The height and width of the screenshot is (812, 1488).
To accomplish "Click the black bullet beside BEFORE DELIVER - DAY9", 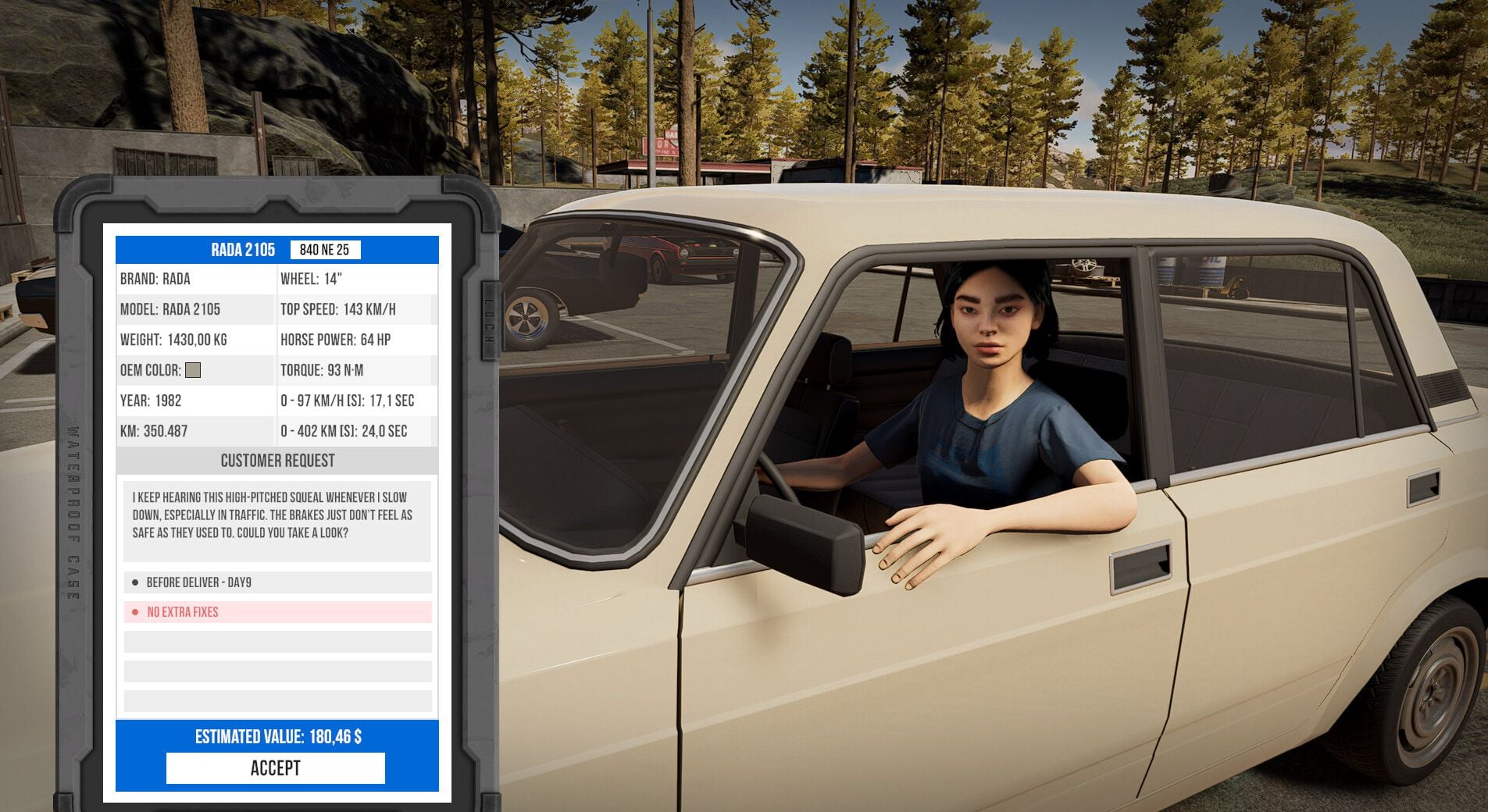I will click(x=136, y=582).
